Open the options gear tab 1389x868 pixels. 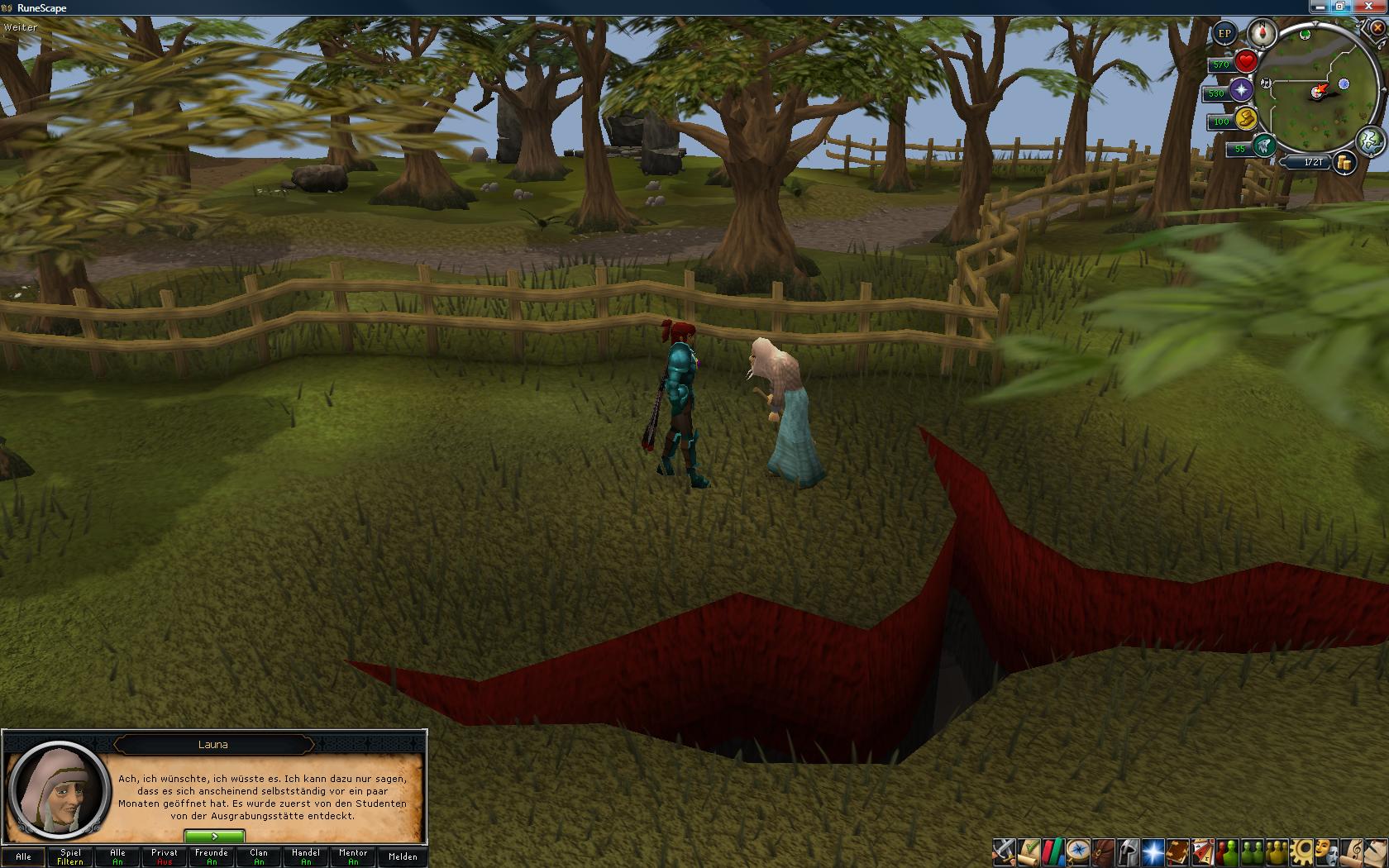1303,851
